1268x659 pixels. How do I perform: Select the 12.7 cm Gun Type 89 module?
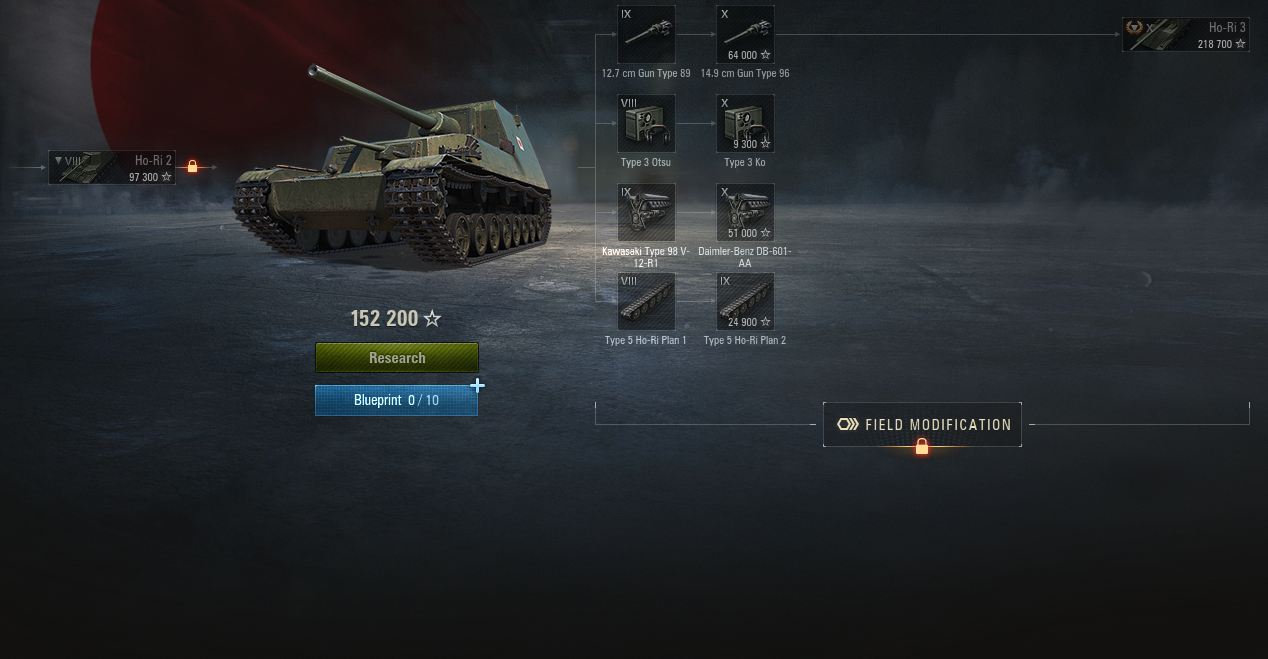646,35
